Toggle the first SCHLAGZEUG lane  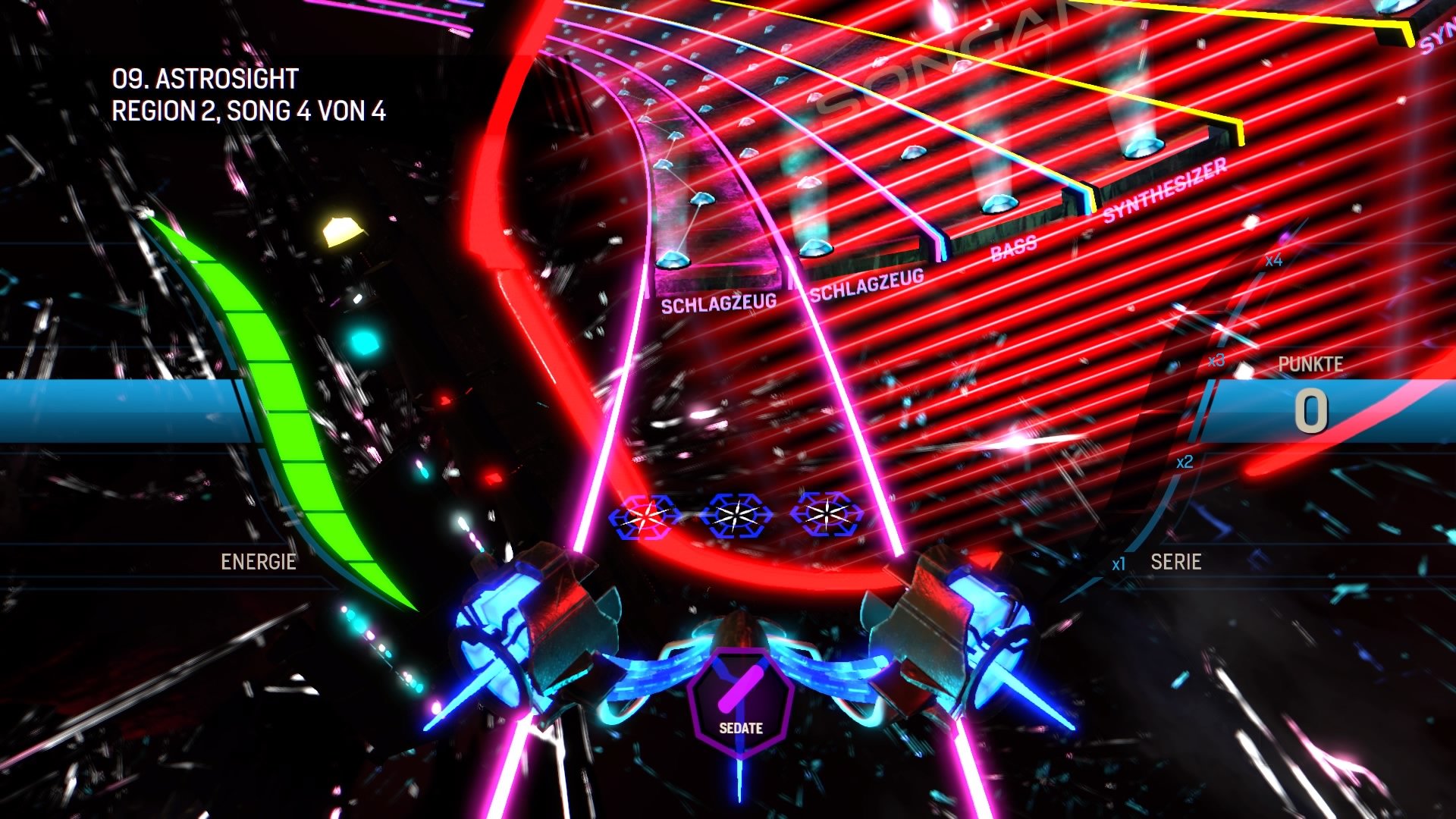tap(717, 300)
